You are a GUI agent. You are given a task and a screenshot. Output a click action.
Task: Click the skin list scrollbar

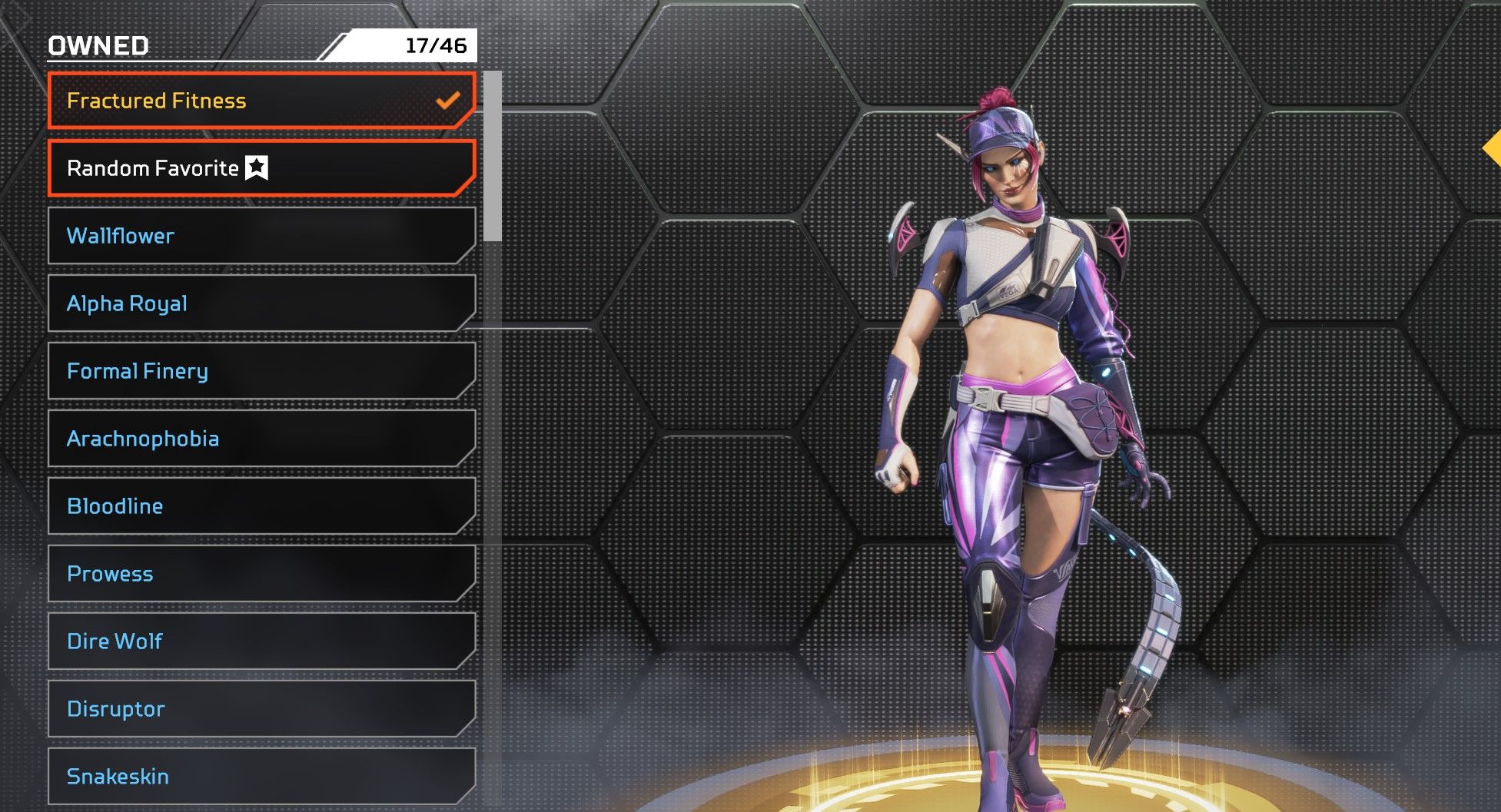click(493, 157)
